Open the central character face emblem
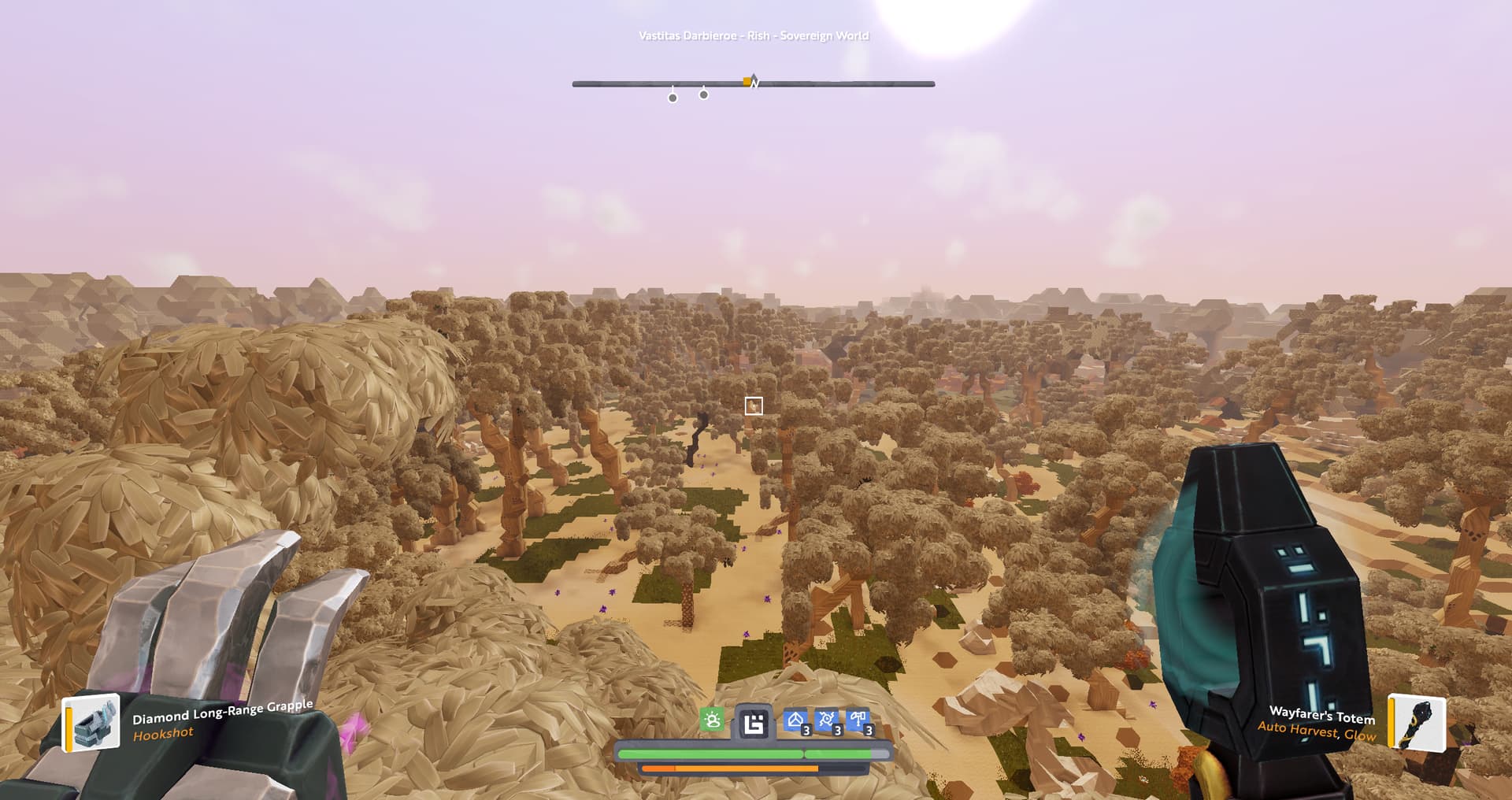This screenshot has width=1512, height=800. pos(754,723)
